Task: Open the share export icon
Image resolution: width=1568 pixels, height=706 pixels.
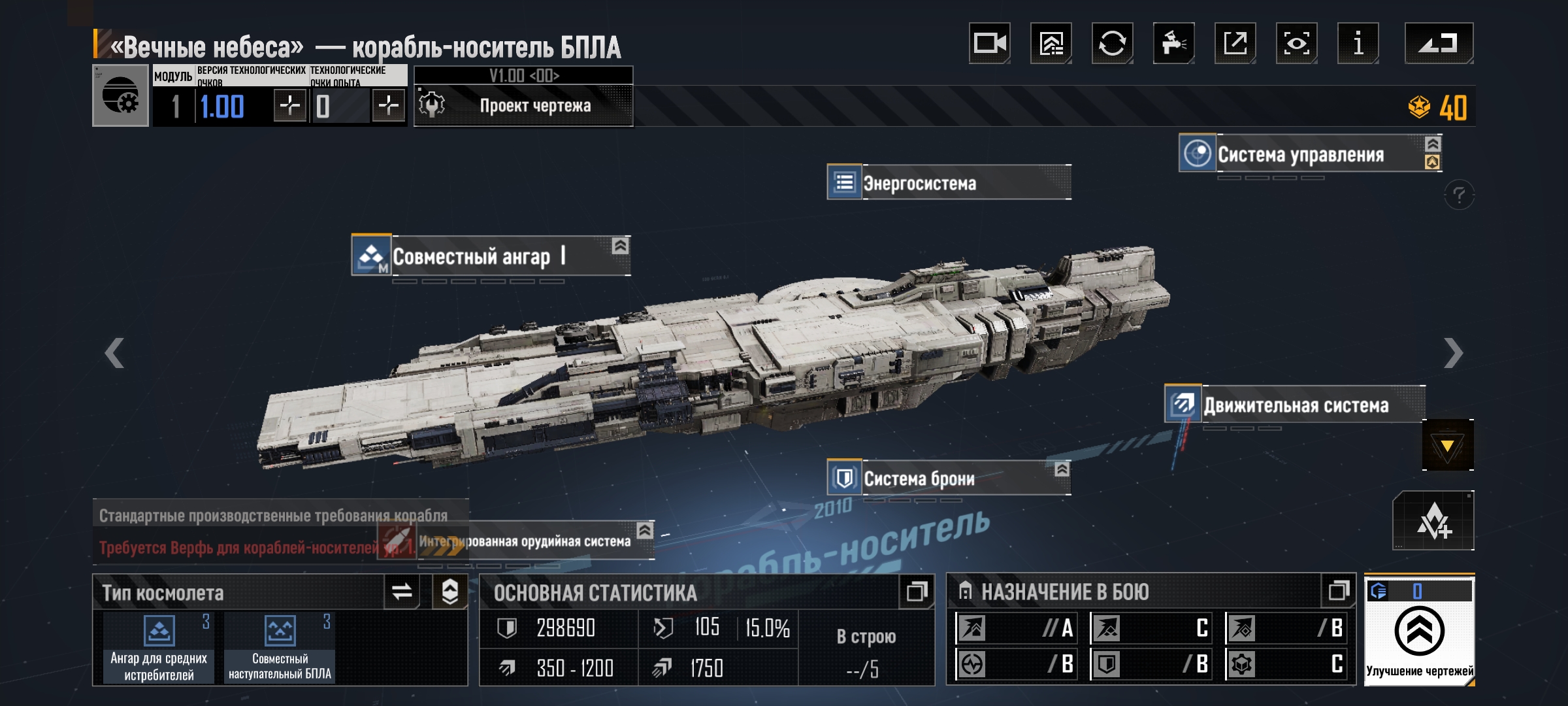Action: click(x=1235, y=43)
